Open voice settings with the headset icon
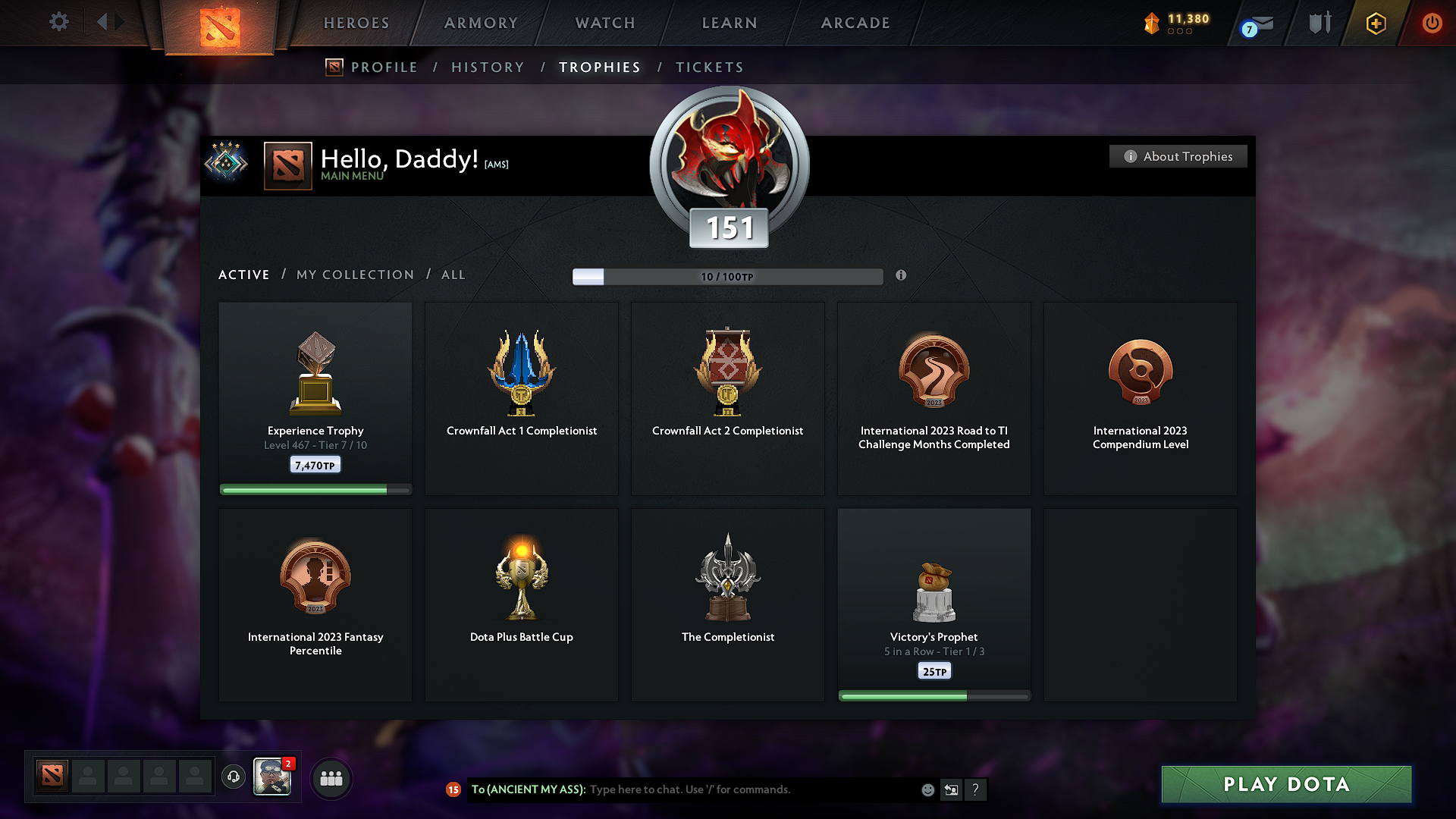The width and height of the screenshot is (1456, 819). pyautogui.click(x=233, y=777)
